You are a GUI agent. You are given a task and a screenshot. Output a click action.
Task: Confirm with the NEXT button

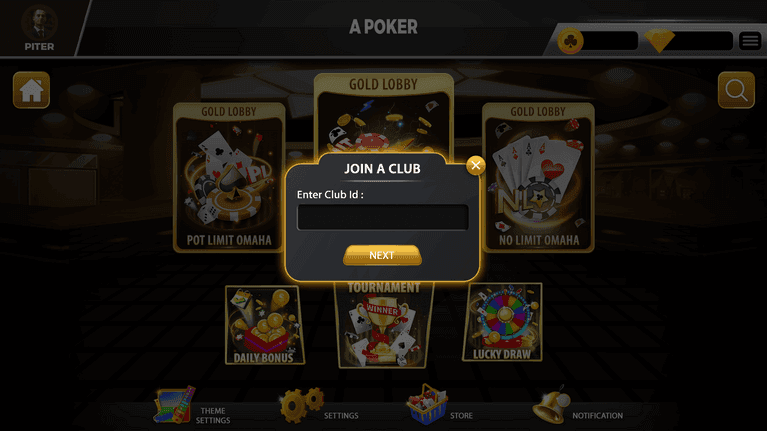tap(382, 256)
